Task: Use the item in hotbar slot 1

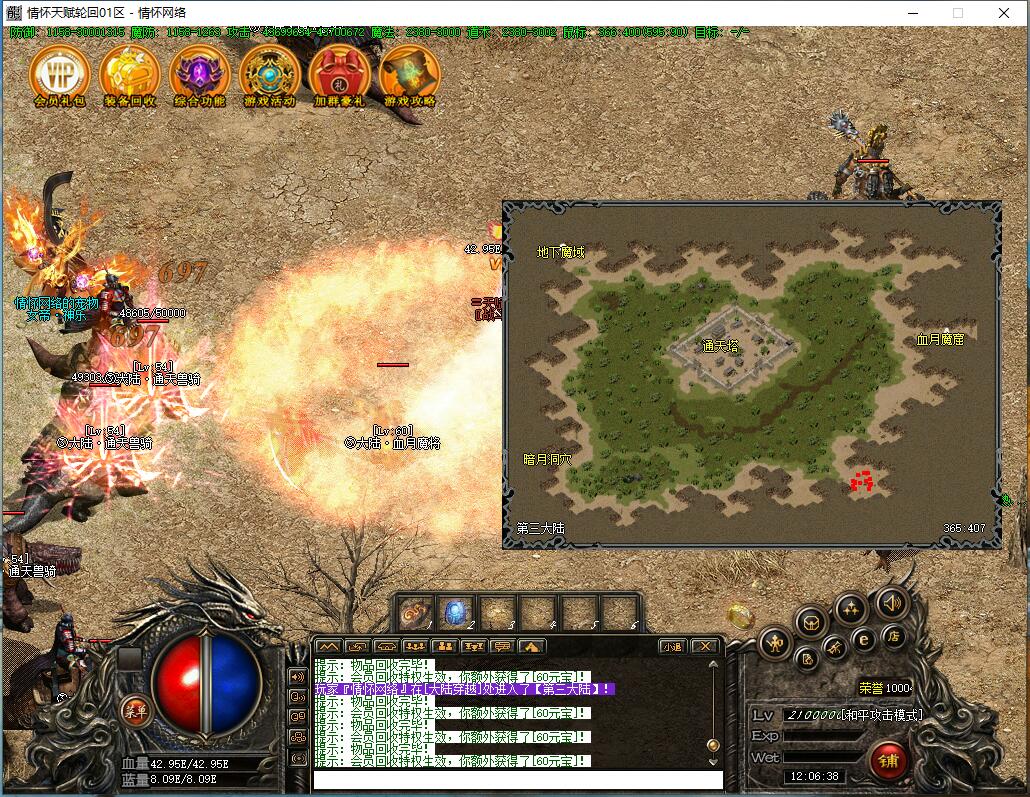Action: point(415,612)
